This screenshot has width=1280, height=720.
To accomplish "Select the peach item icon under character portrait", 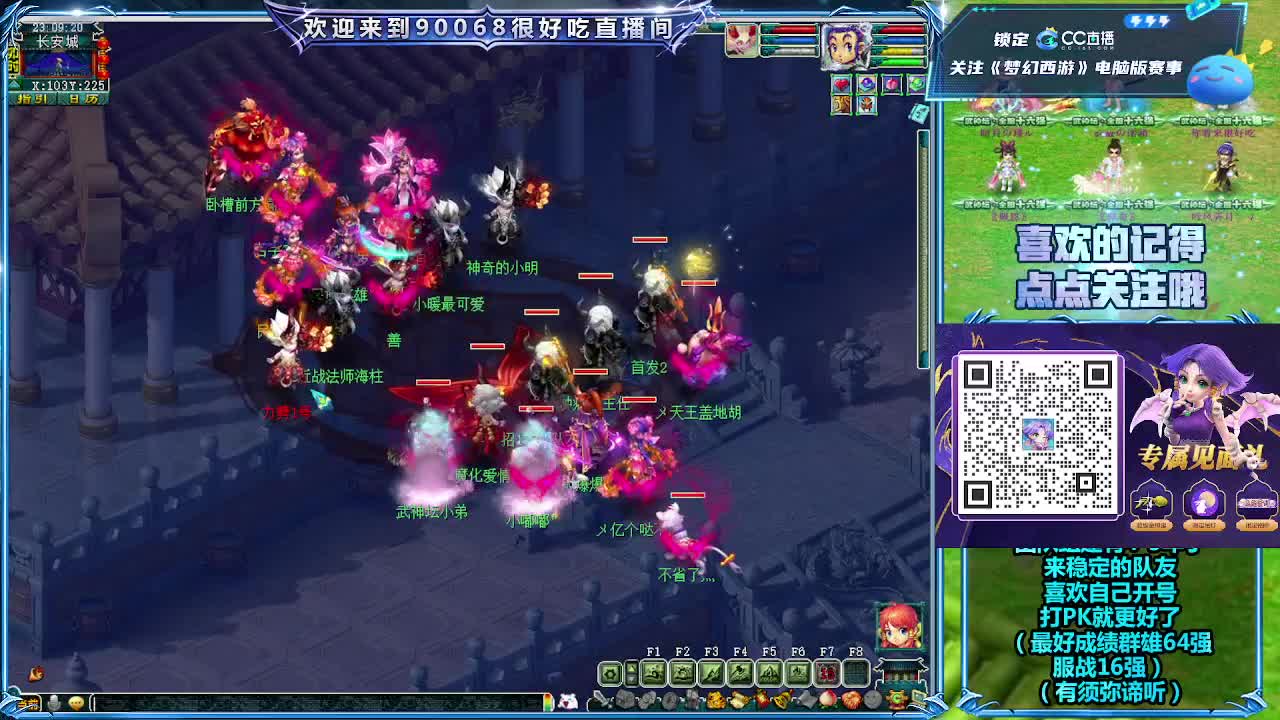I will click(892, 83).
